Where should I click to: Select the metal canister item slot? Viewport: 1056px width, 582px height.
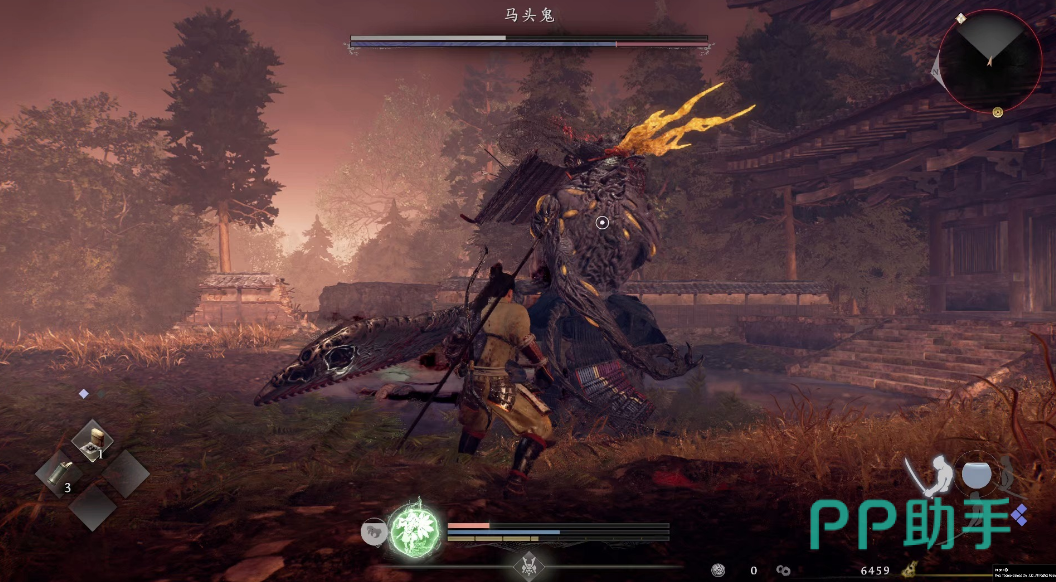[59, 472]
